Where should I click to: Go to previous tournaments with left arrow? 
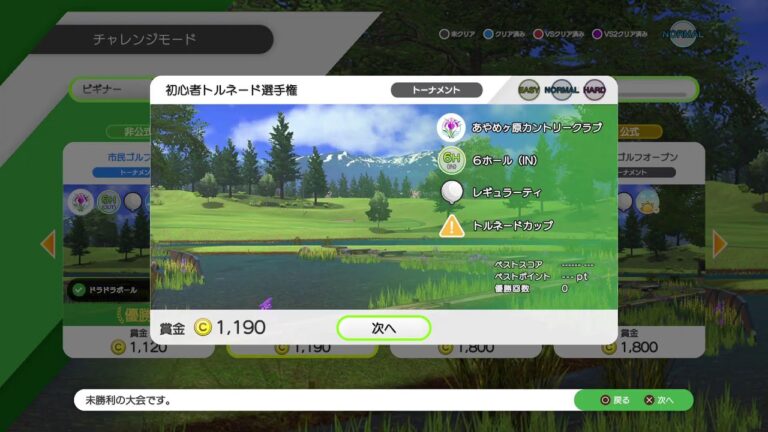[x=47, y=243]
